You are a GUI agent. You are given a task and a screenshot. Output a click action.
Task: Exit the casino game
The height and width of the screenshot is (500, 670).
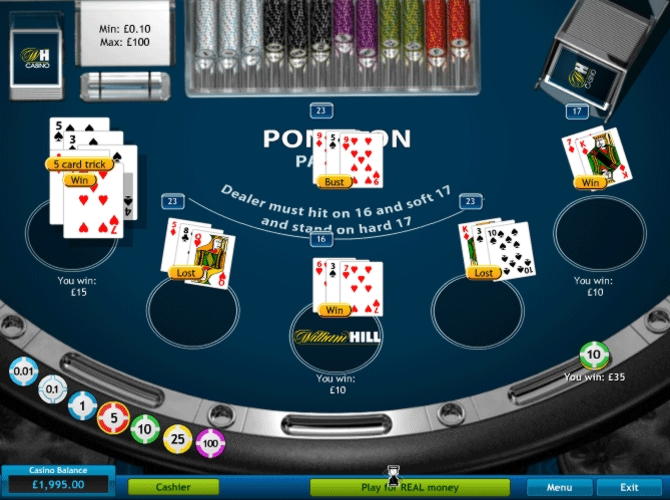point(629,487)
